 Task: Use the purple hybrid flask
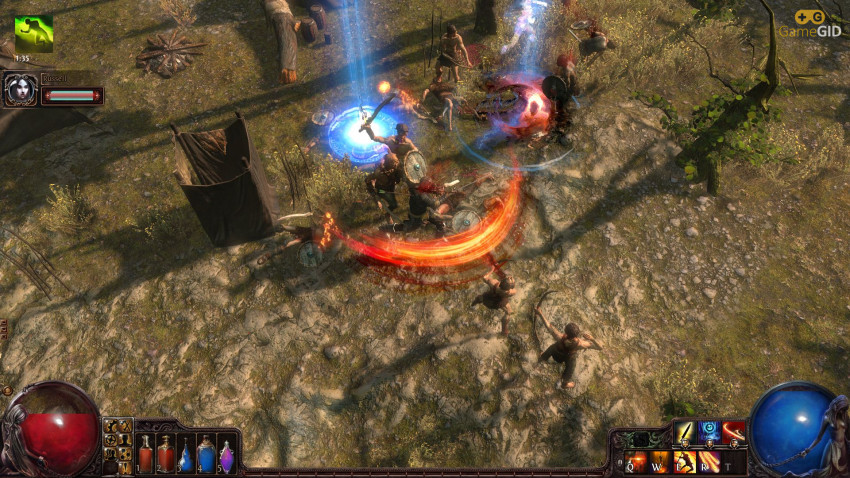point(227,456)
